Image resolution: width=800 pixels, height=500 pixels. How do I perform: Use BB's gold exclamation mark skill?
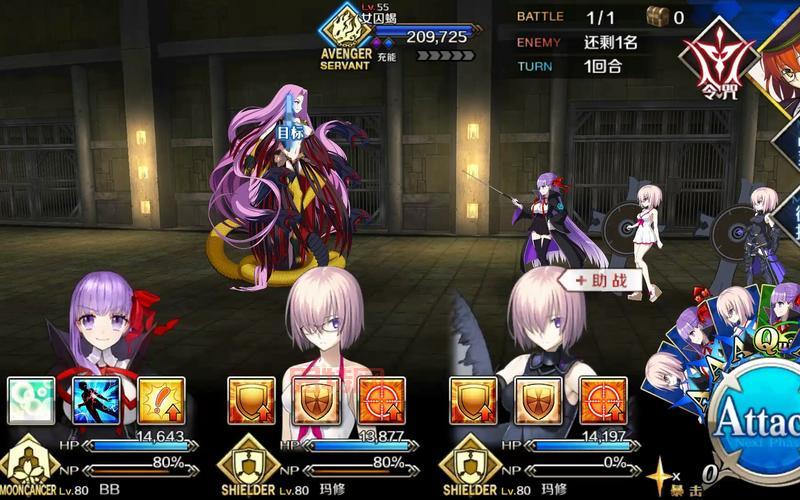[161, 401]
